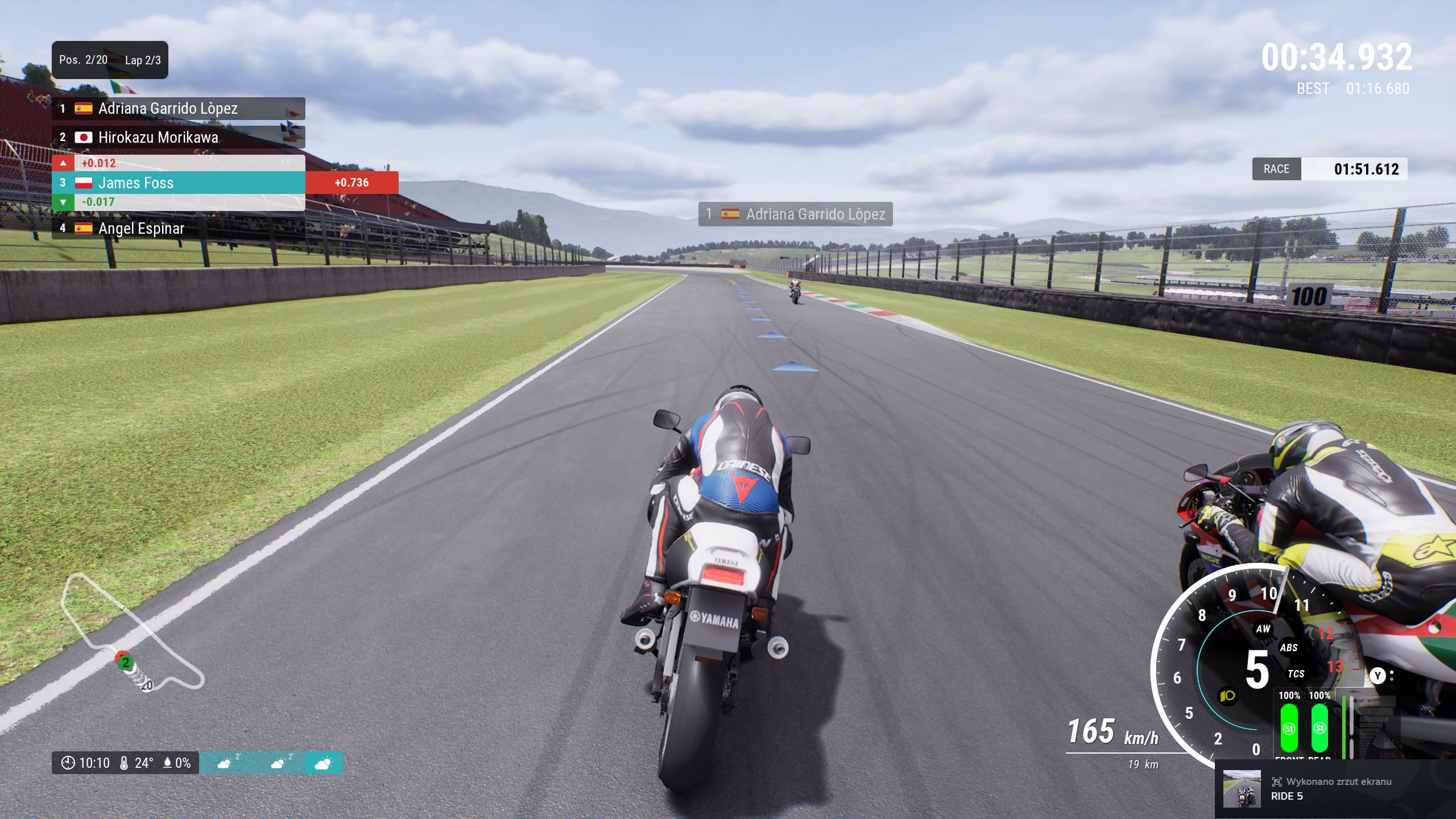The image size is (1456, 819).
Task: Select James Foss in the standings list
Action: click(136, 183)
